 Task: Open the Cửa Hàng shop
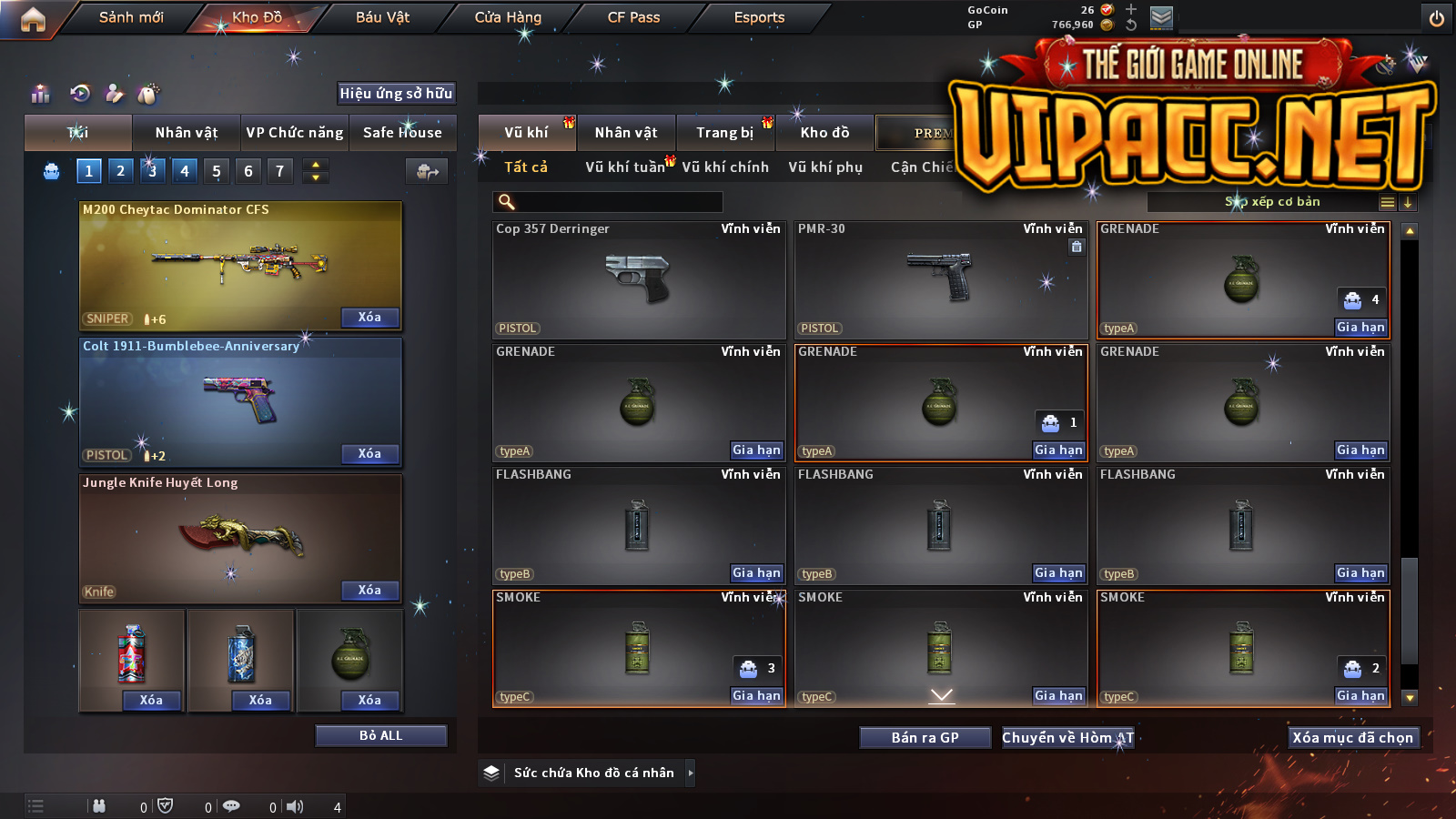click(508, 17)
